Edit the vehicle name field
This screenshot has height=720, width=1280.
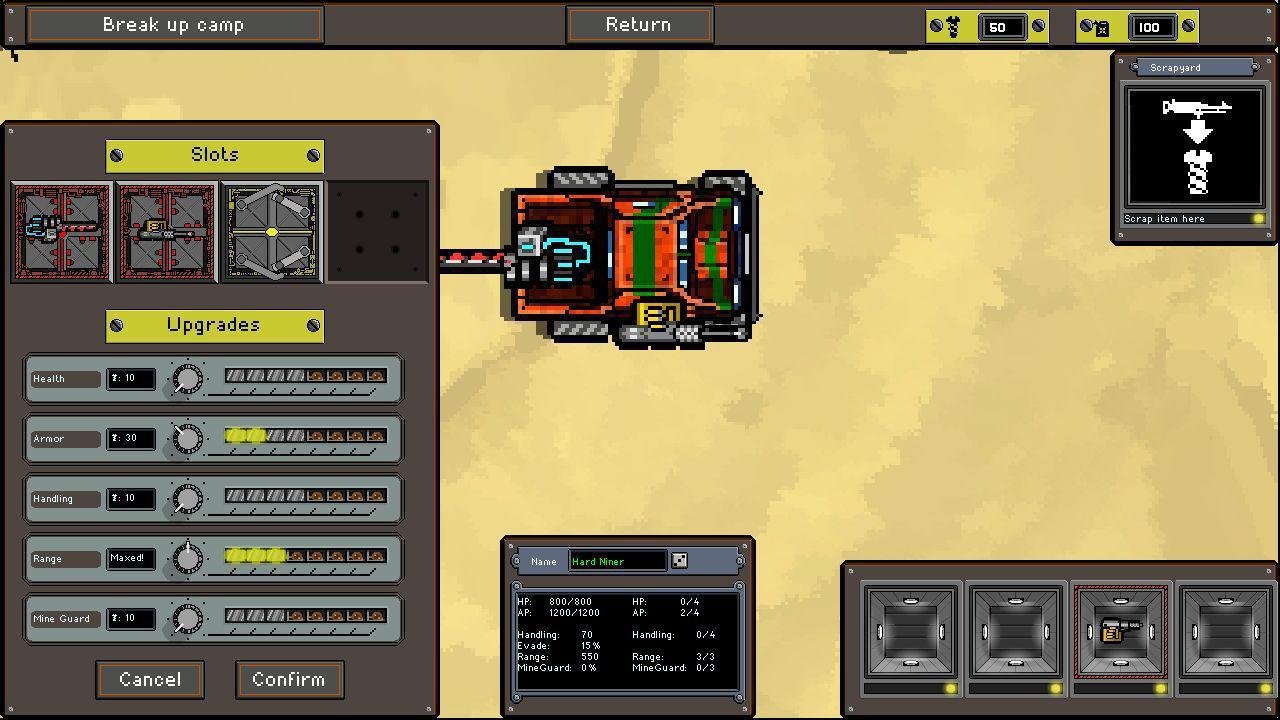pyautogui.click(x=617, y=561)
